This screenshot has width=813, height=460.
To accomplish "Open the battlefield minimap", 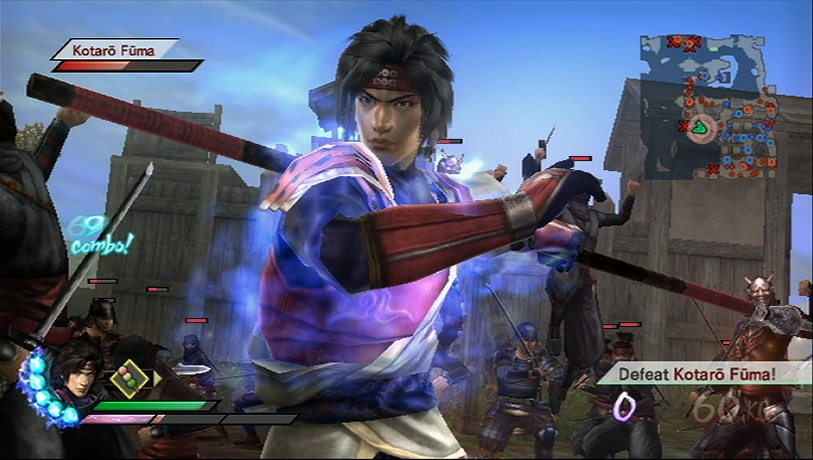I will tap(710, 105).
